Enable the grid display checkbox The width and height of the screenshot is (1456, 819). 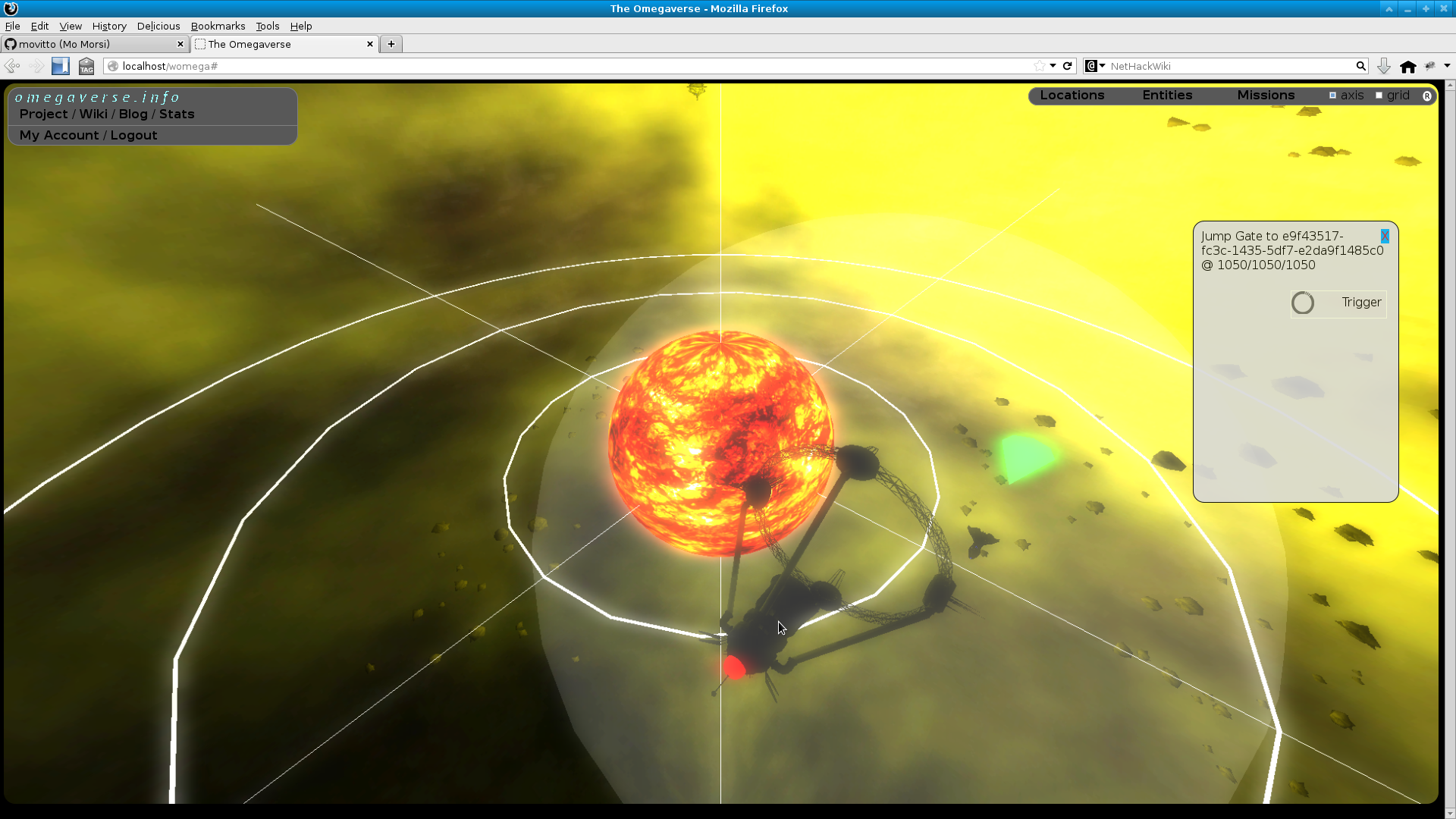pyautogui.click(x=1379, y=95)
